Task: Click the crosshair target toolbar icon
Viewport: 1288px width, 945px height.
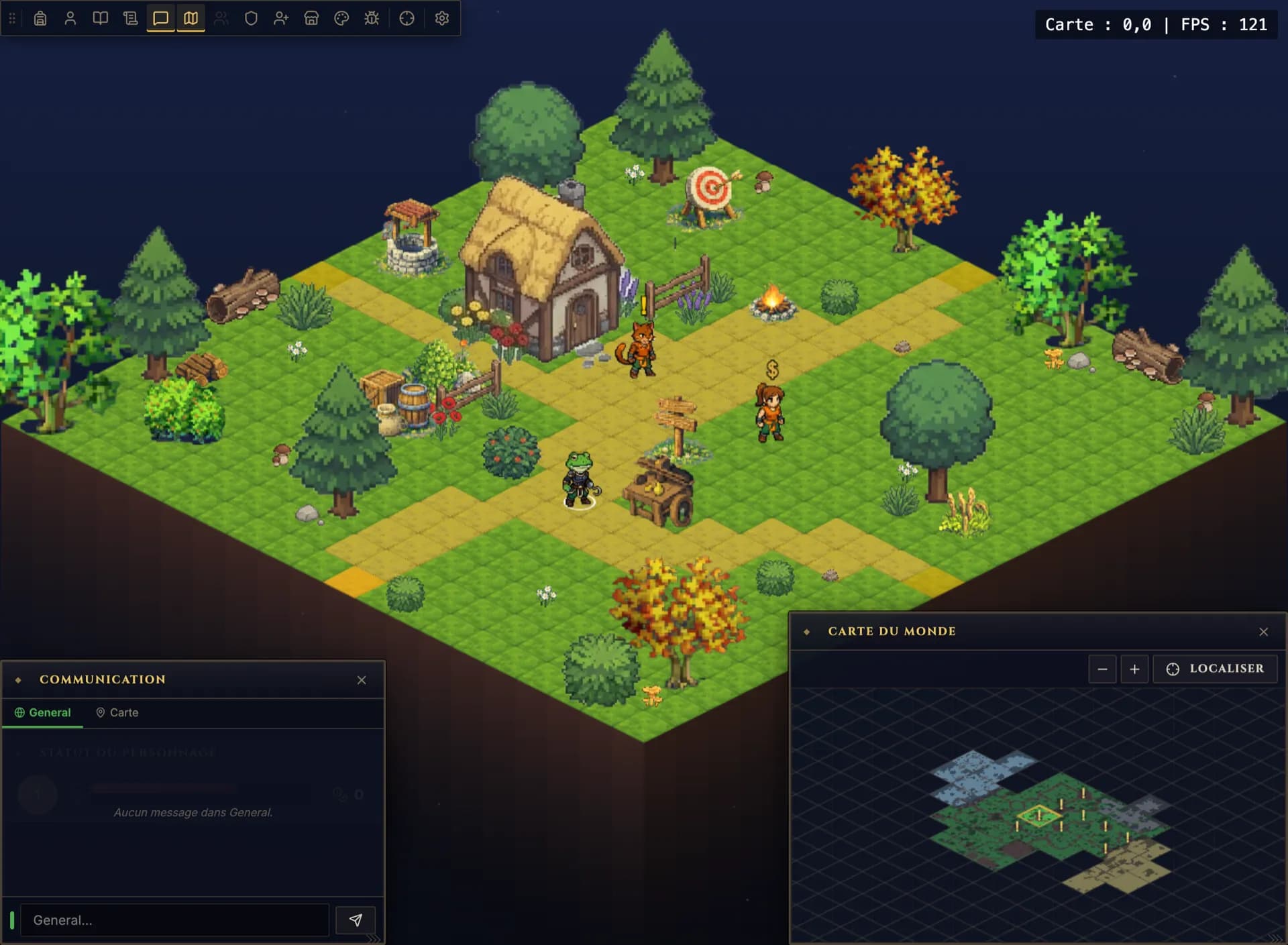Action: click(x=407, y=18)
